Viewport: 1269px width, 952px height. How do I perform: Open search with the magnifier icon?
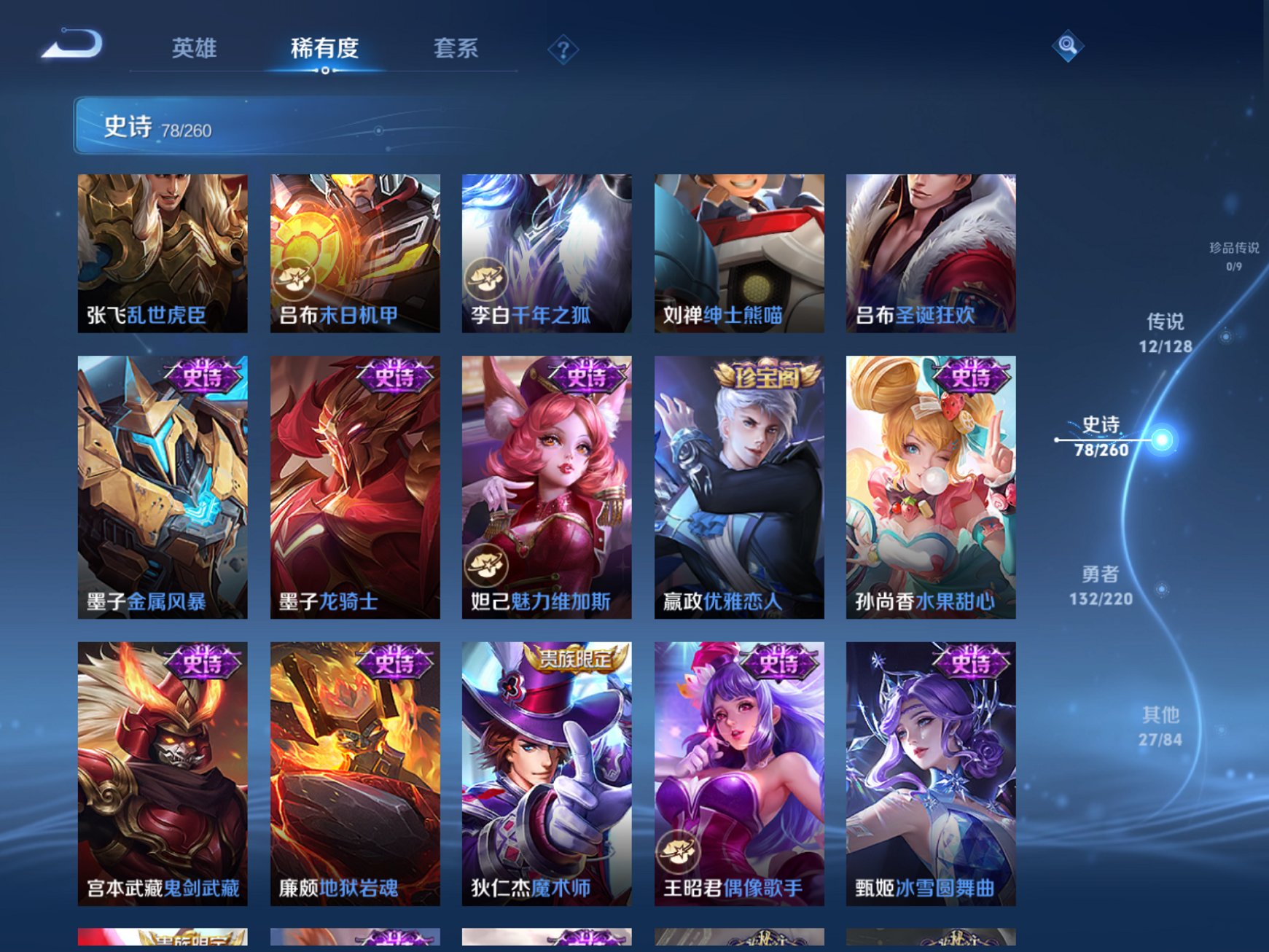(x=1067, y=46)
